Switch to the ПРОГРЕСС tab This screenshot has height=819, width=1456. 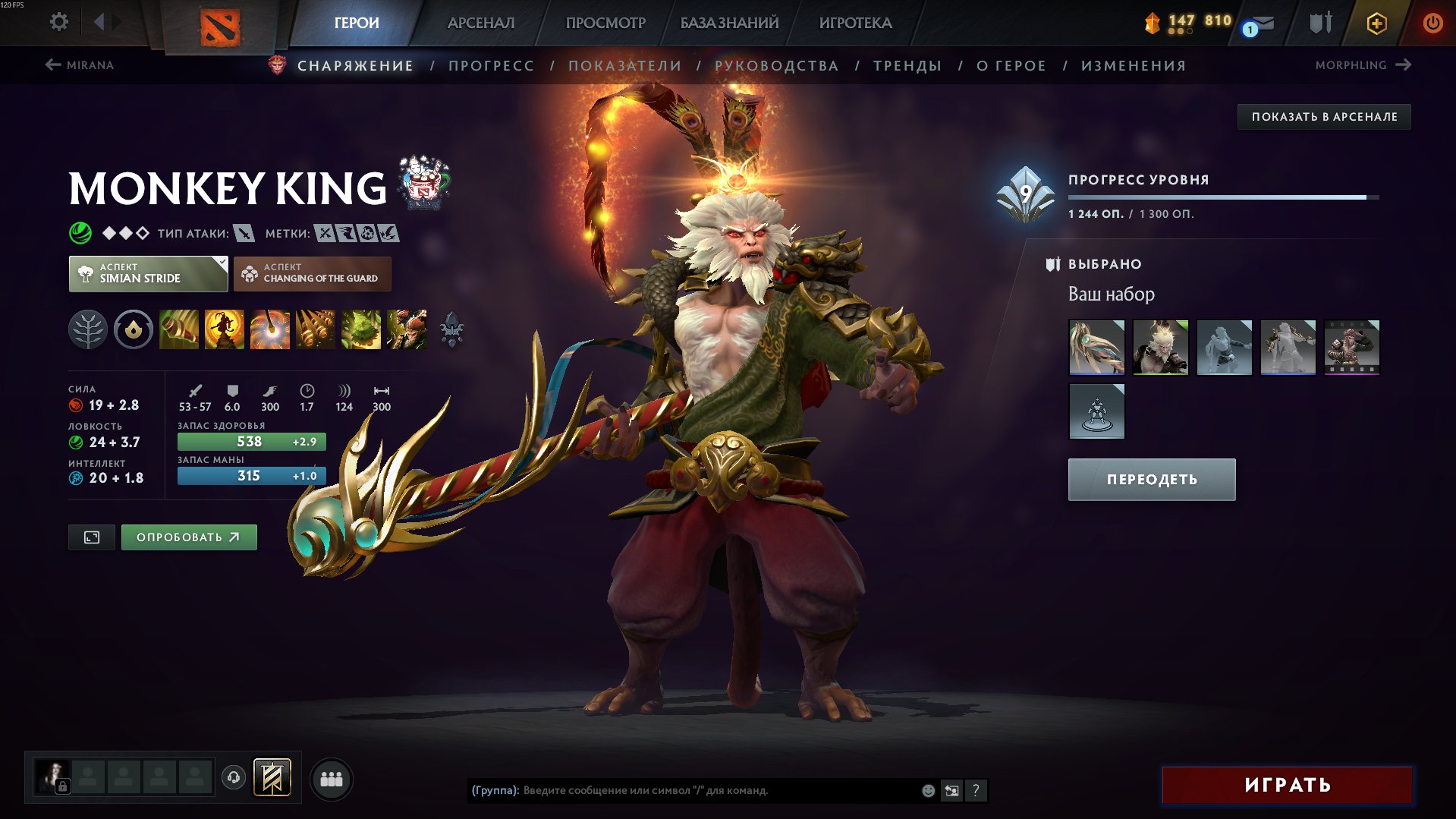490,65
